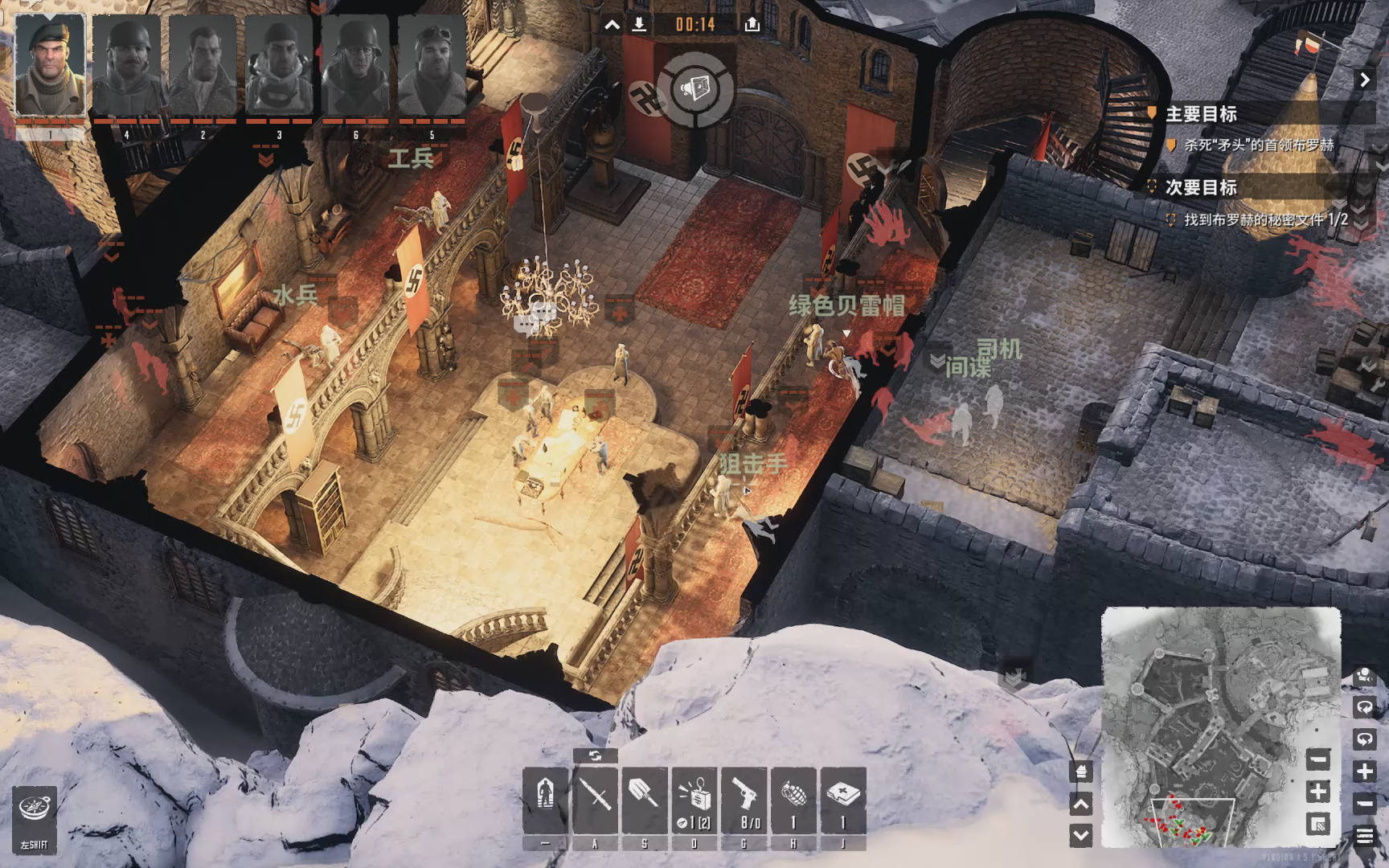Click the house icon left of the minimap
1389x868 pixels.
[1082, 772]
